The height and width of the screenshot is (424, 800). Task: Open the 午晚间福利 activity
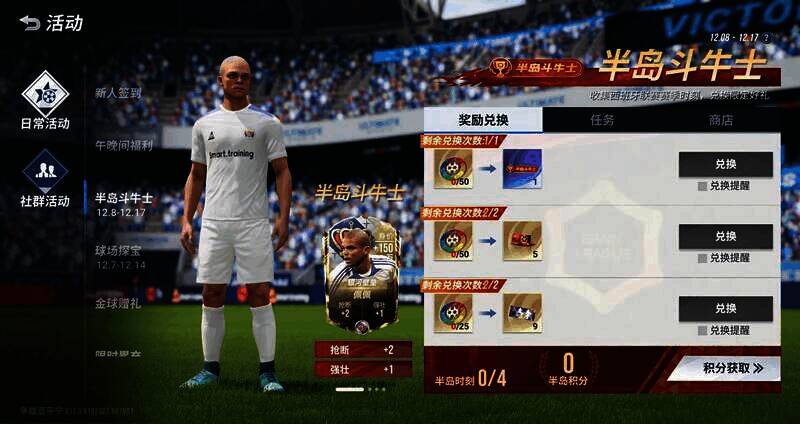[x=124, y=145]
